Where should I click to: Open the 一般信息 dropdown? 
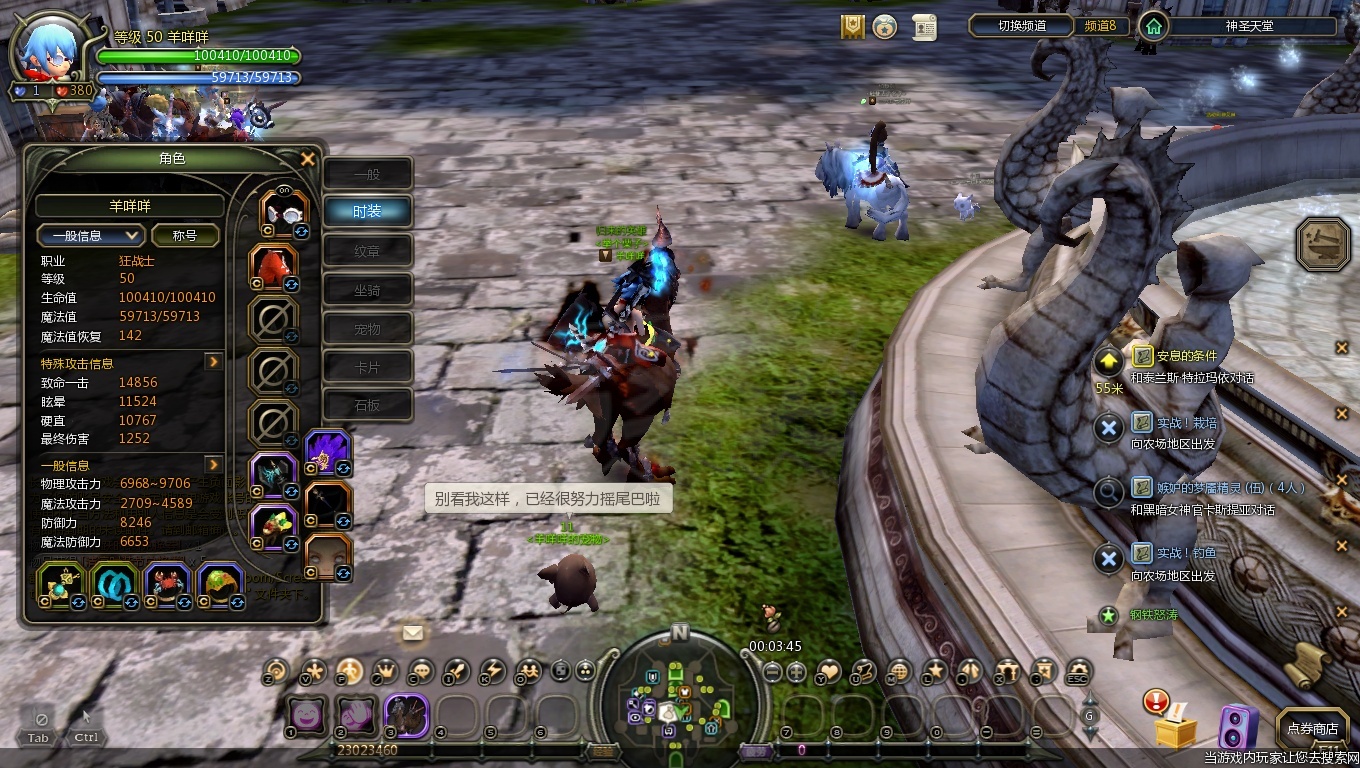click(91, 235)
